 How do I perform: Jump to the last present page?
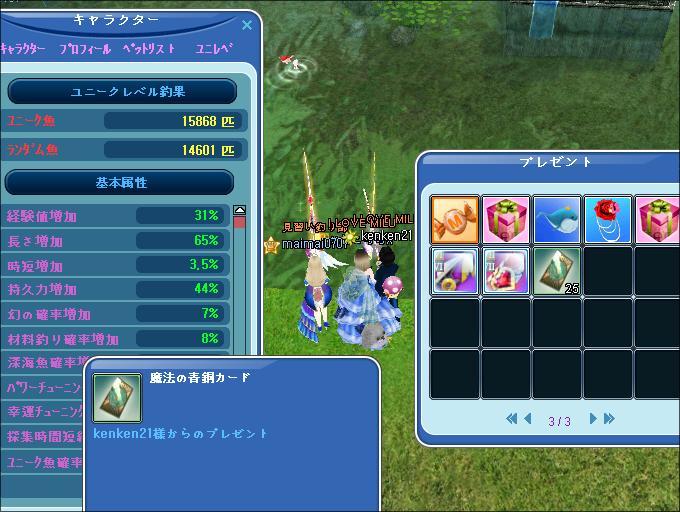608,420
